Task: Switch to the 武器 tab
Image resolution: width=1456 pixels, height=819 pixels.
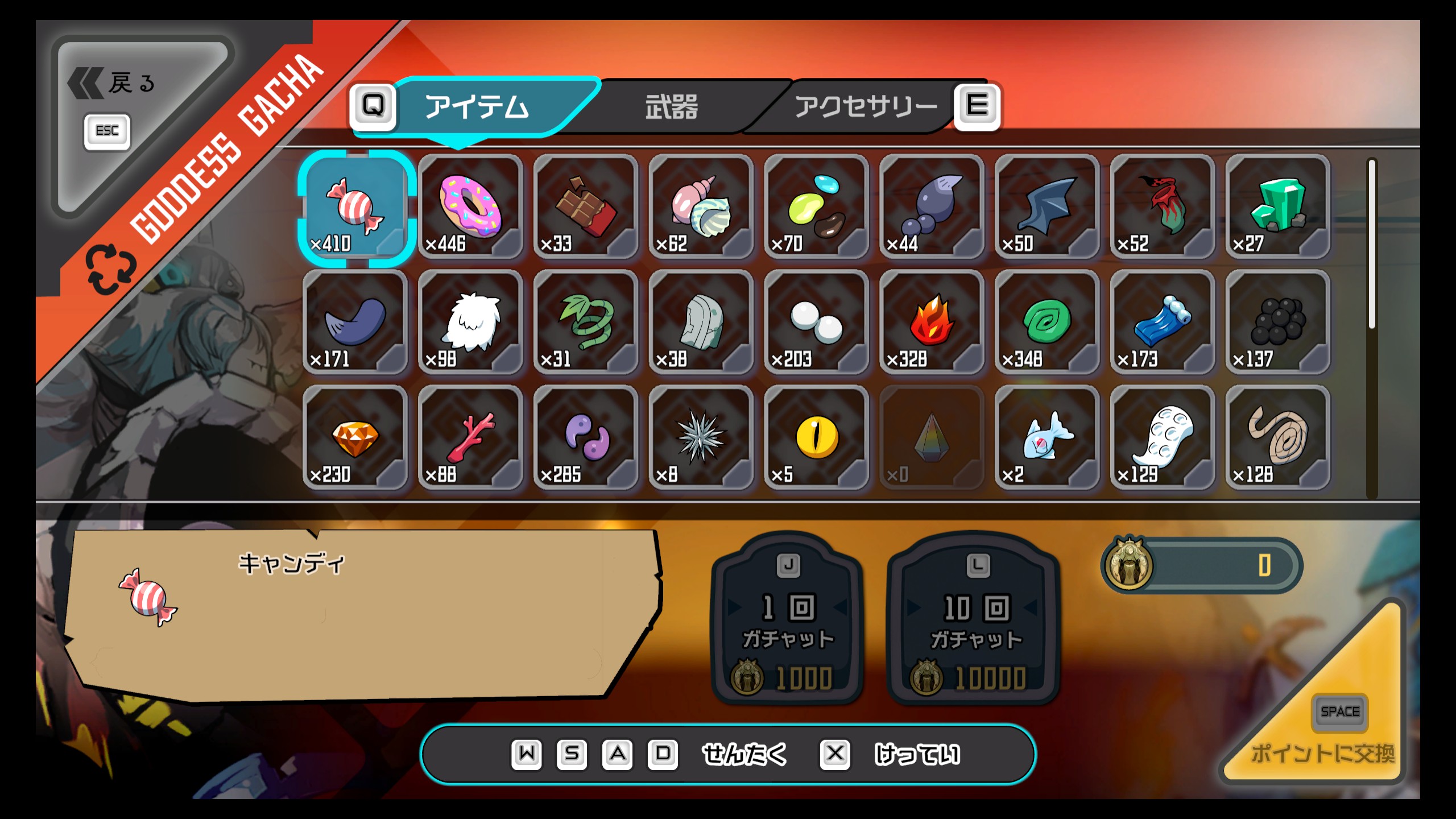Action: (x=671, y=107)
